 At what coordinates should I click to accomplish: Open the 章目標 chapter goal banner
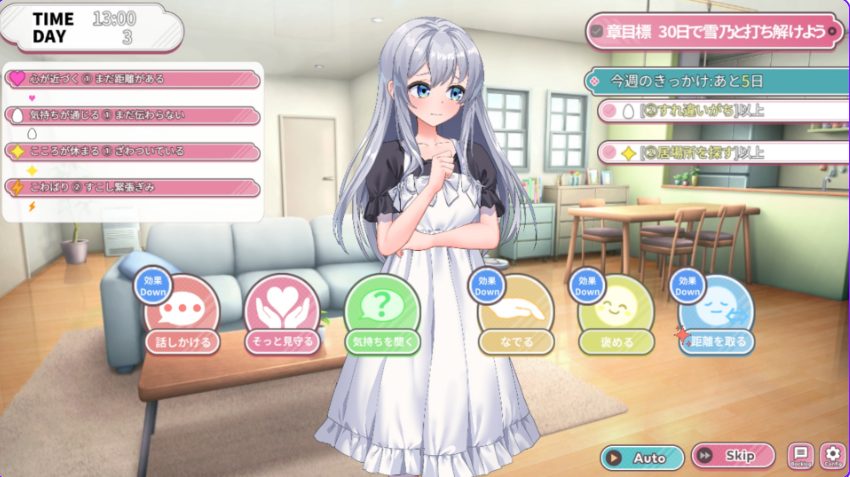(x=716, y=31)
